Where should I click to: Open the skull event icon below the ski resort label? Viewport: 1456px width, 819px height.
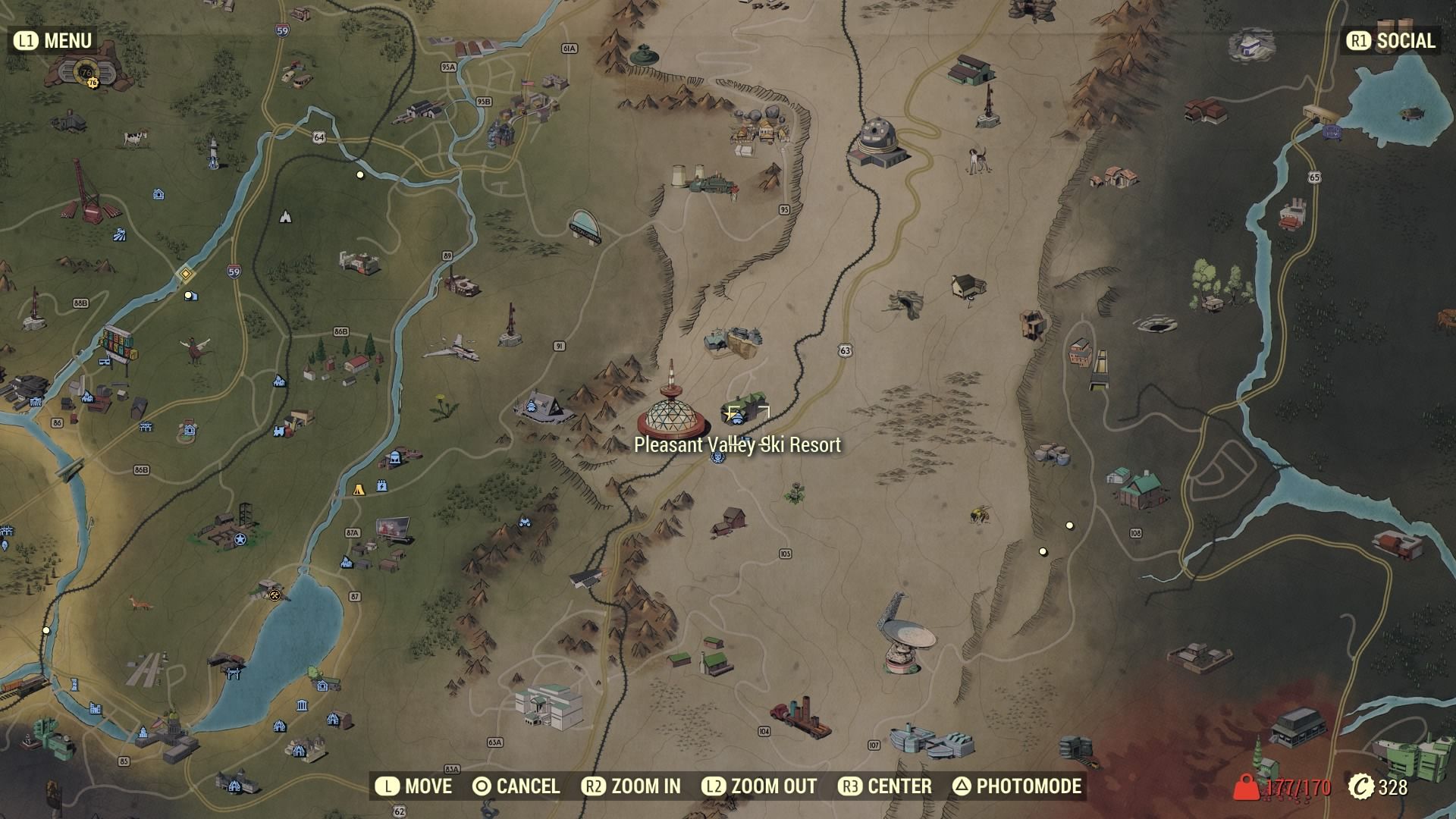[x=717, y=457]
